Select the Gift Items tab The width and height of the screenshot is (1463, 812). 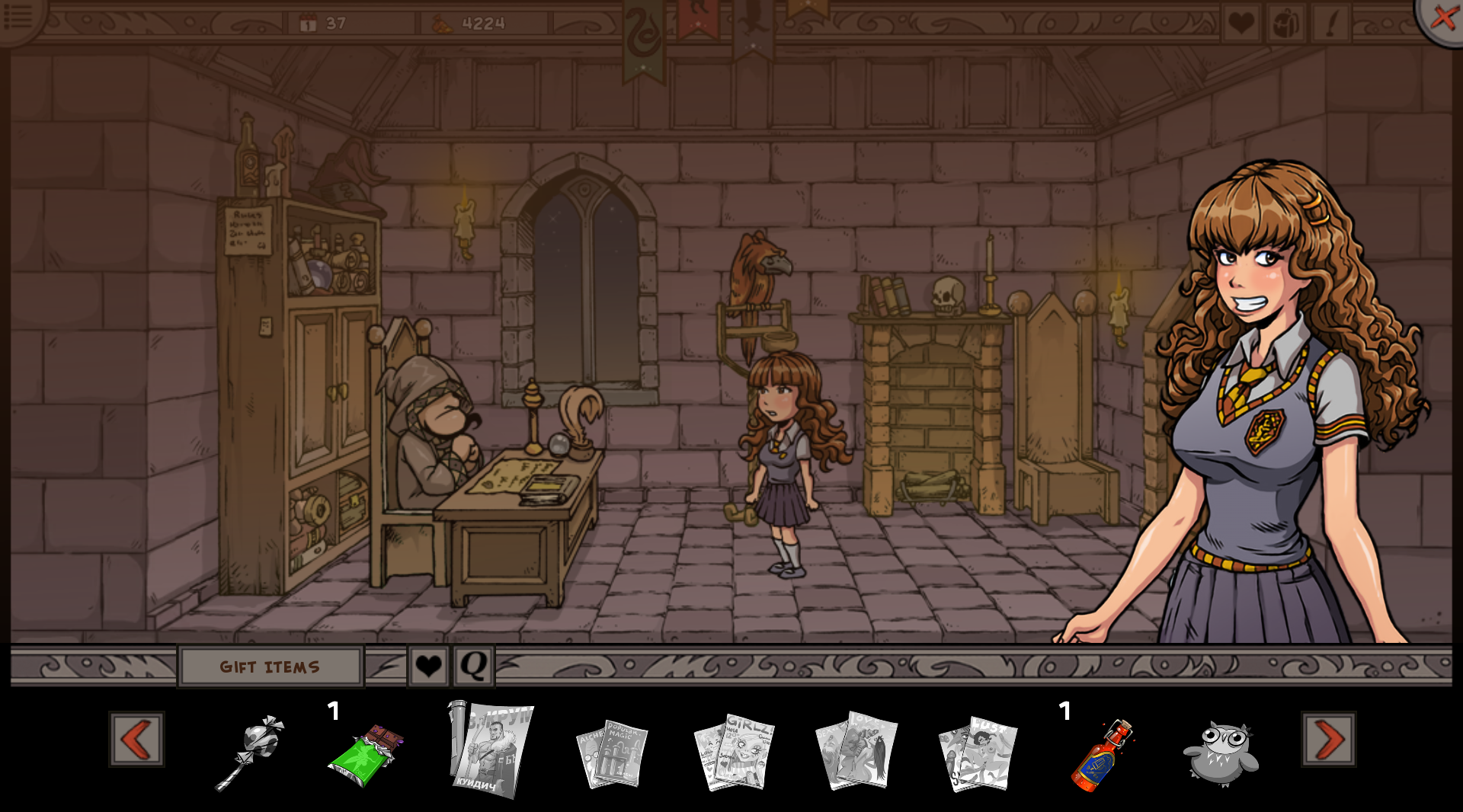point(270,667)
